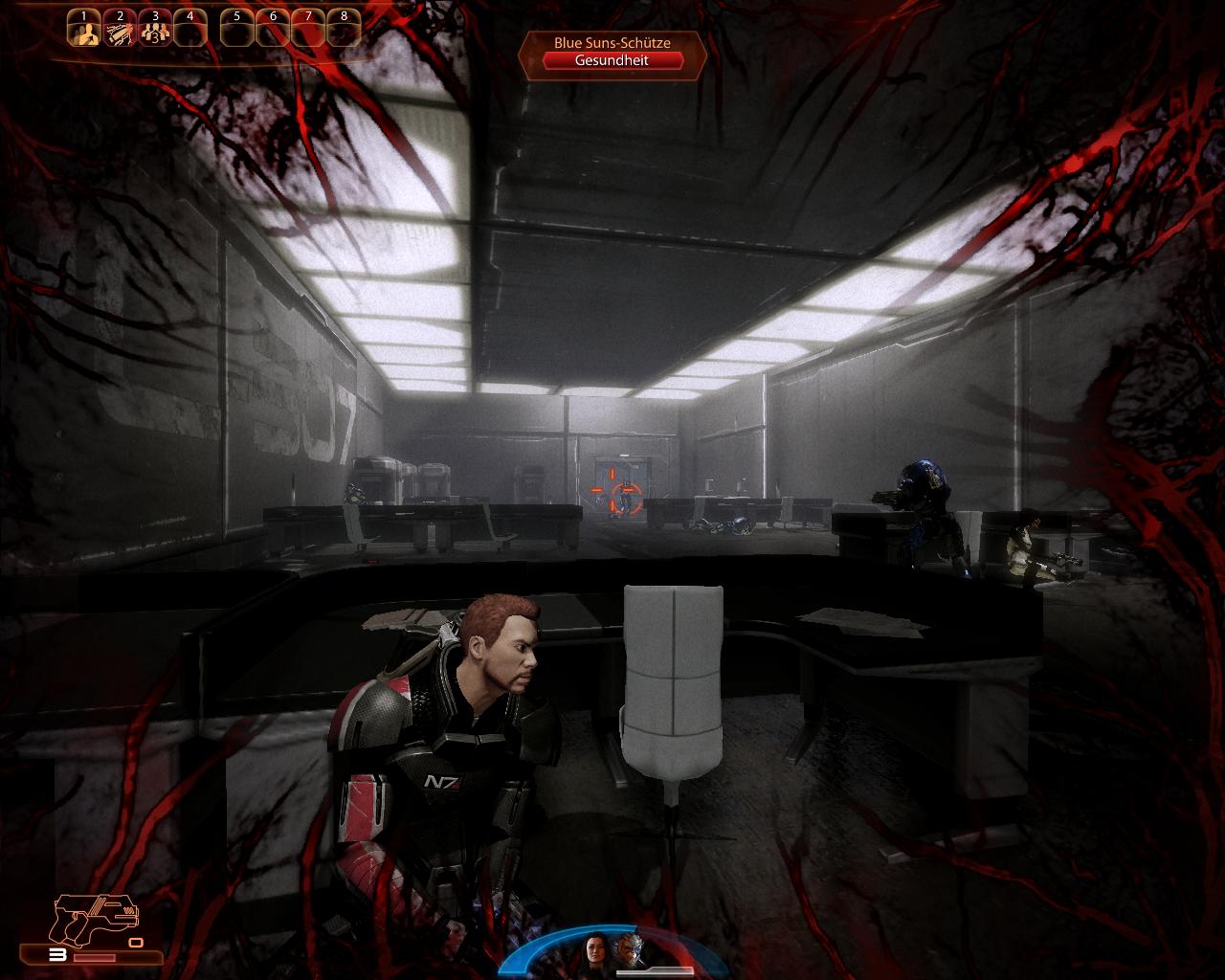Viewport: 1225px width, 980px height.
Task: Activate the ammo power in slot 2
Action: click(x=120, y=27)
